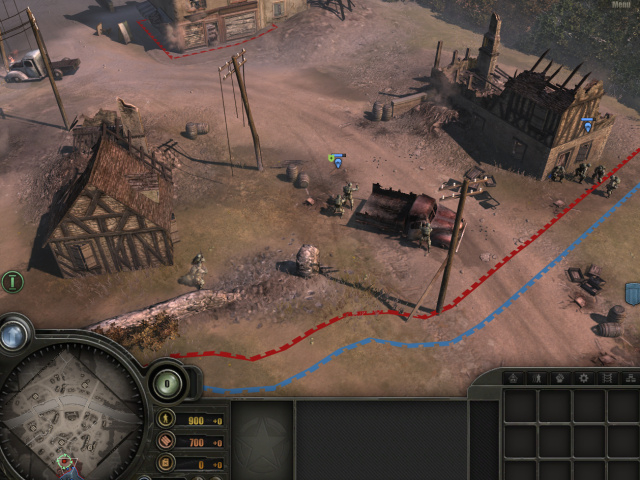Screen dimensions: 640x480
Task: Click the tactical minimap
Action: pos(70,405)
